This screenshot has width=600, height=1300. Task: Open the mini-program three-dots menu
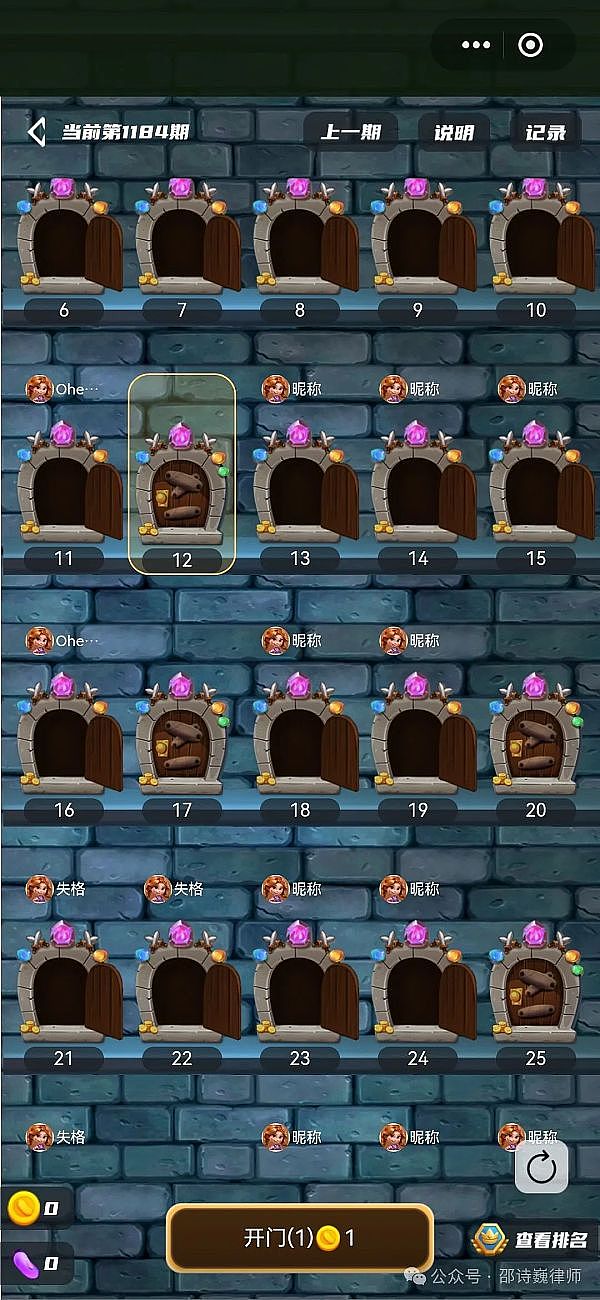pyautogui.click(x=476, y=45)
